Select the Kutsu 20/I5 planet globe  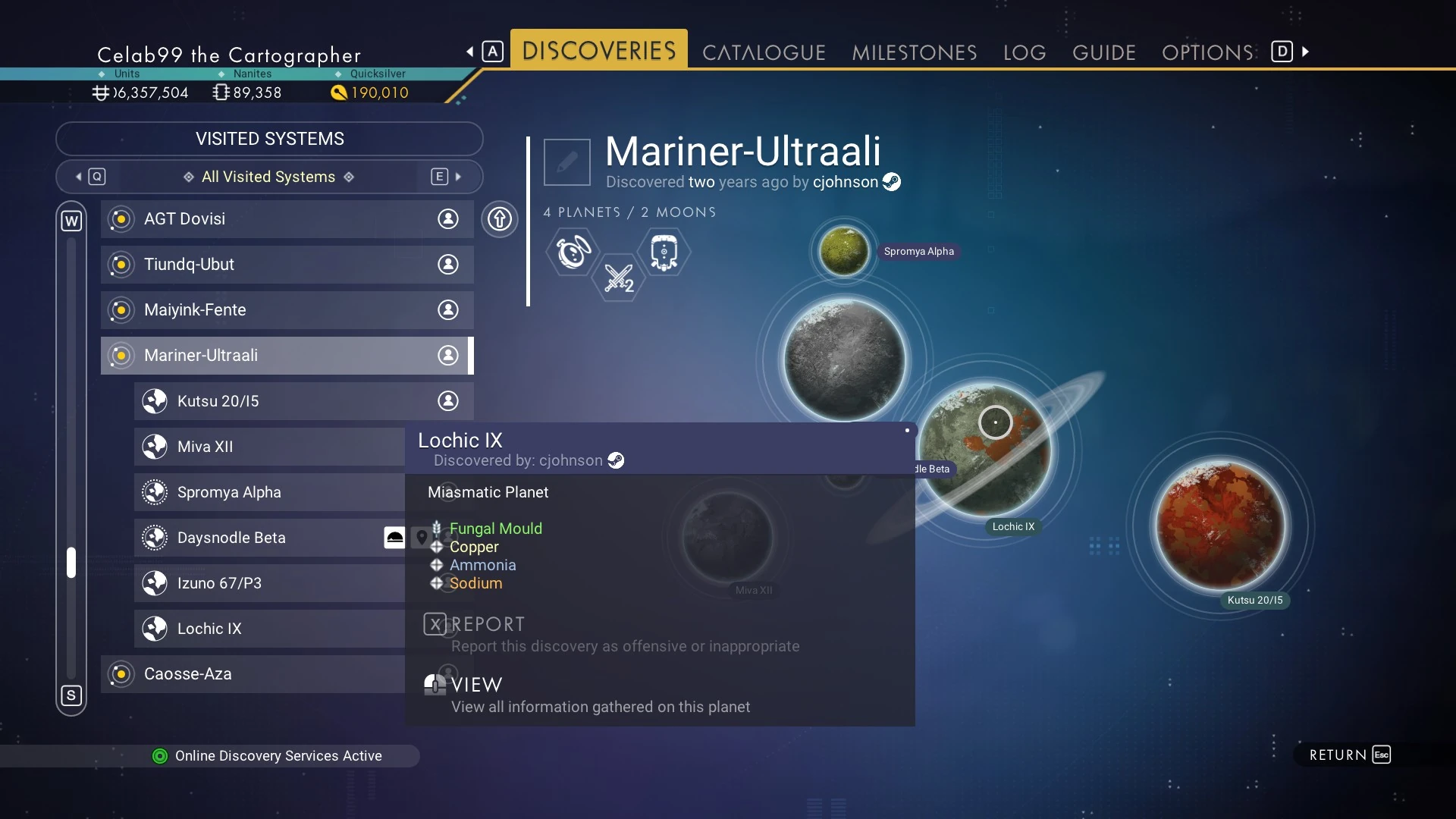(x=1221, y=526)
